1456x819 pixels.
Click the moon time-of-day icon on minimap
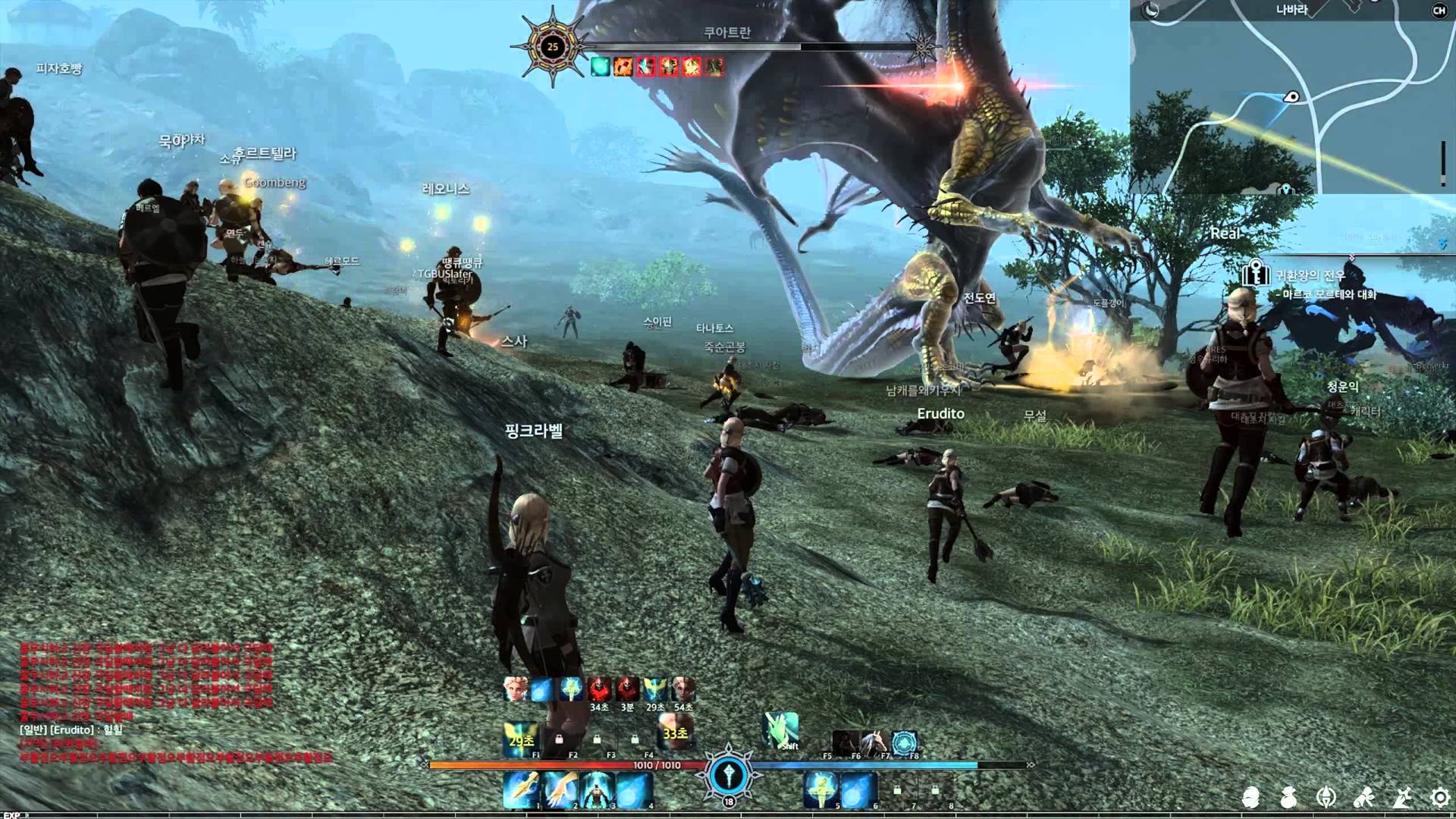[1151, 10]
